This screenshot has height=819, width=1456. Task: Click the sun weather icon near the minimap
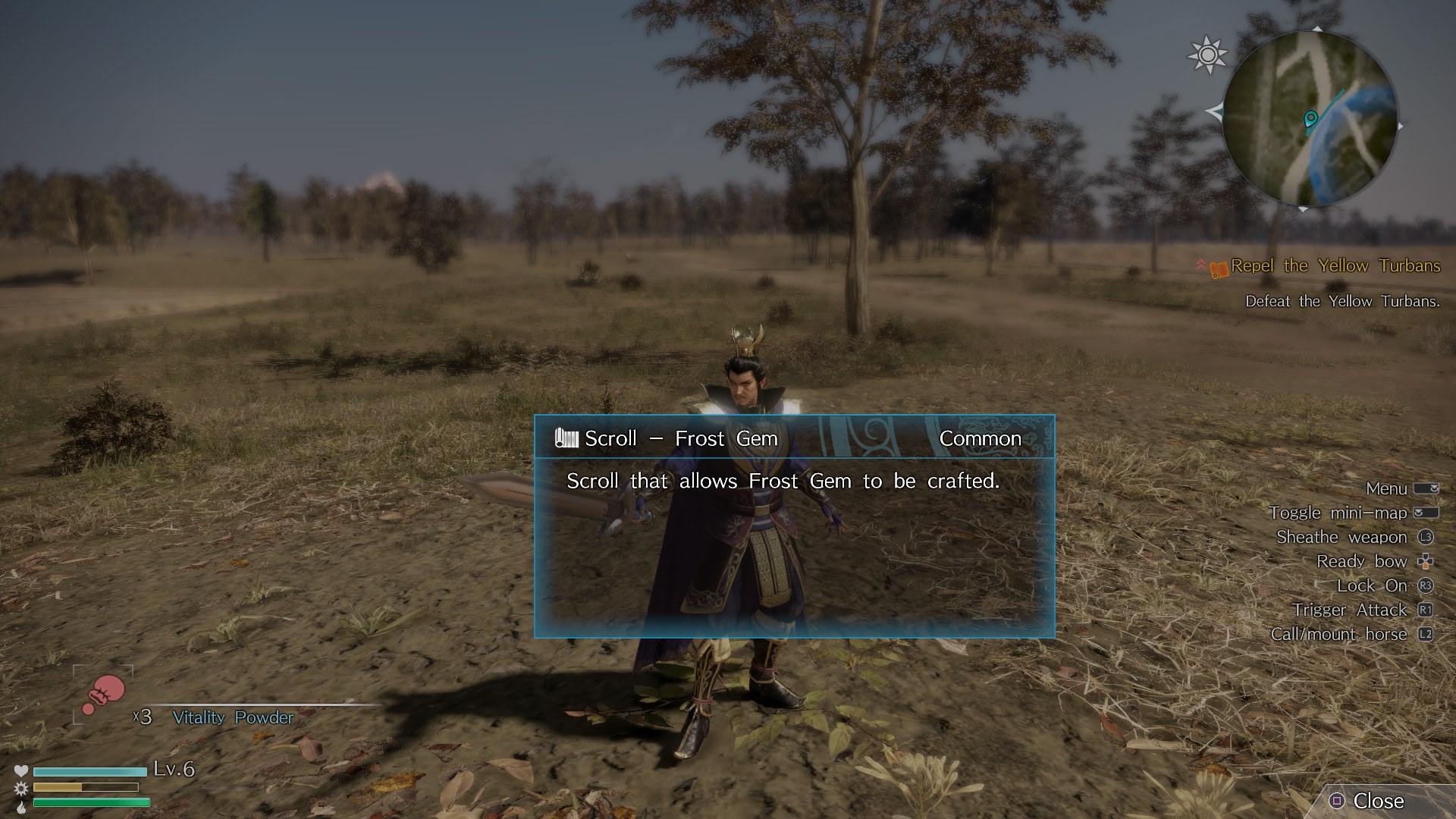pyautogui.click(x=1207, y=54)
